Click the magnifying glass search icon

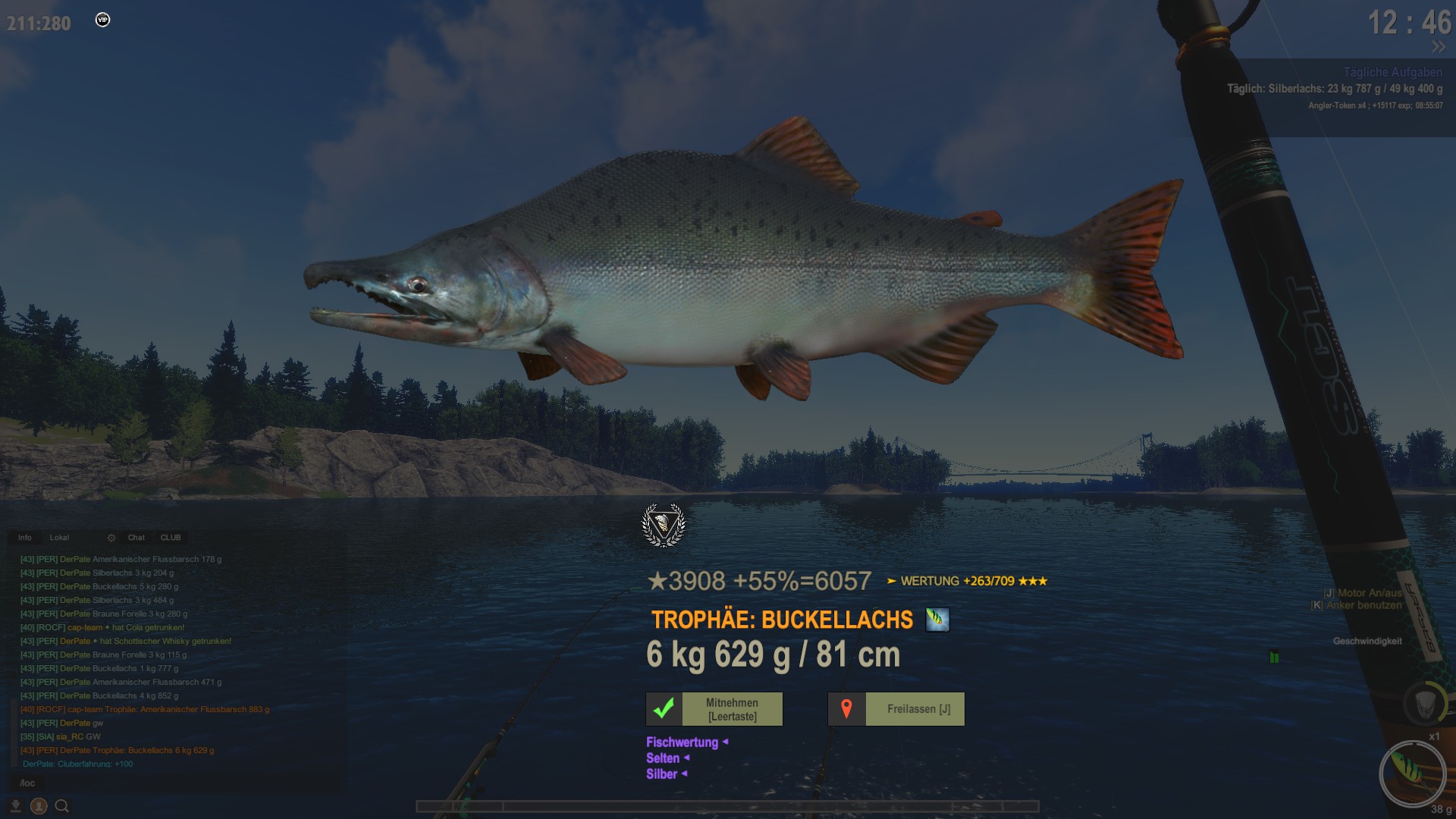(x=62, y=806)
